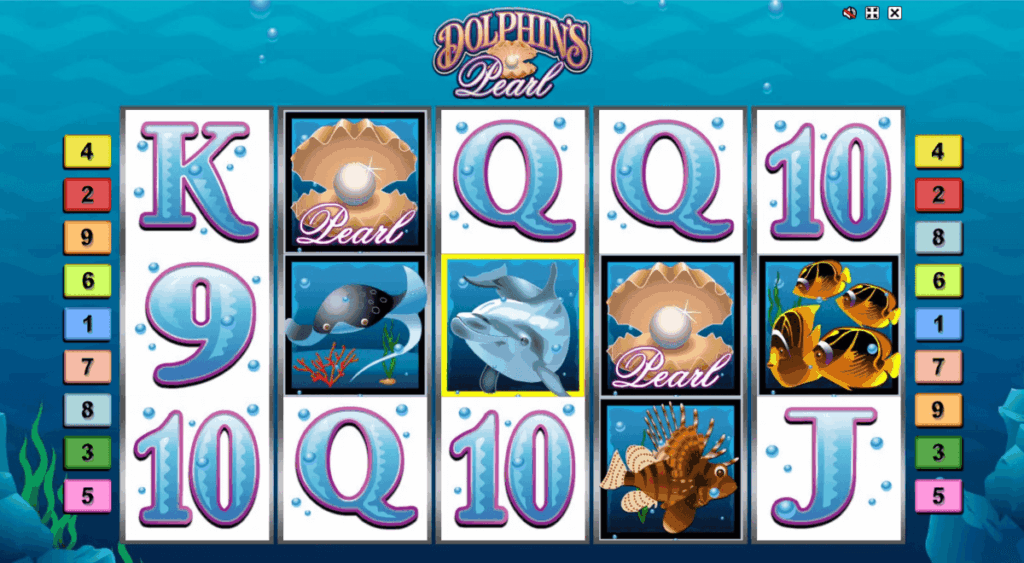Pick the lime payline 6 marker right of reels
Image resolution: width=1024 pixels, height=563 pixels.
938,281
